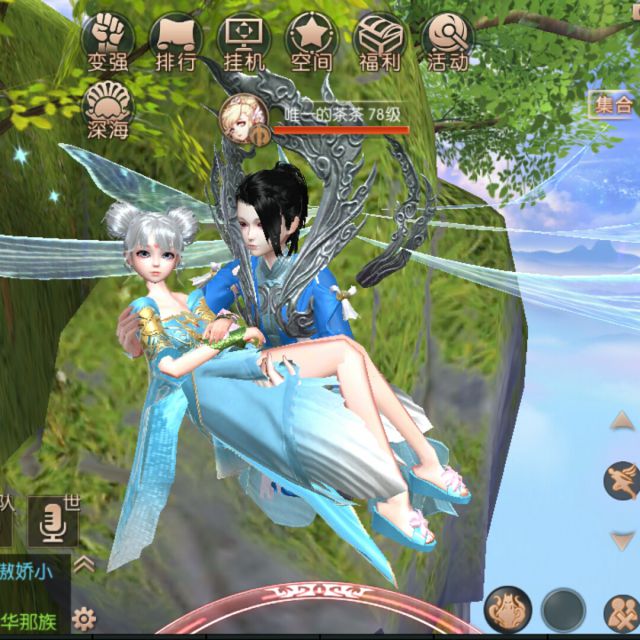Click the downward arrow below the flight icon
The image size is (640, 640).
click(622, 541)
